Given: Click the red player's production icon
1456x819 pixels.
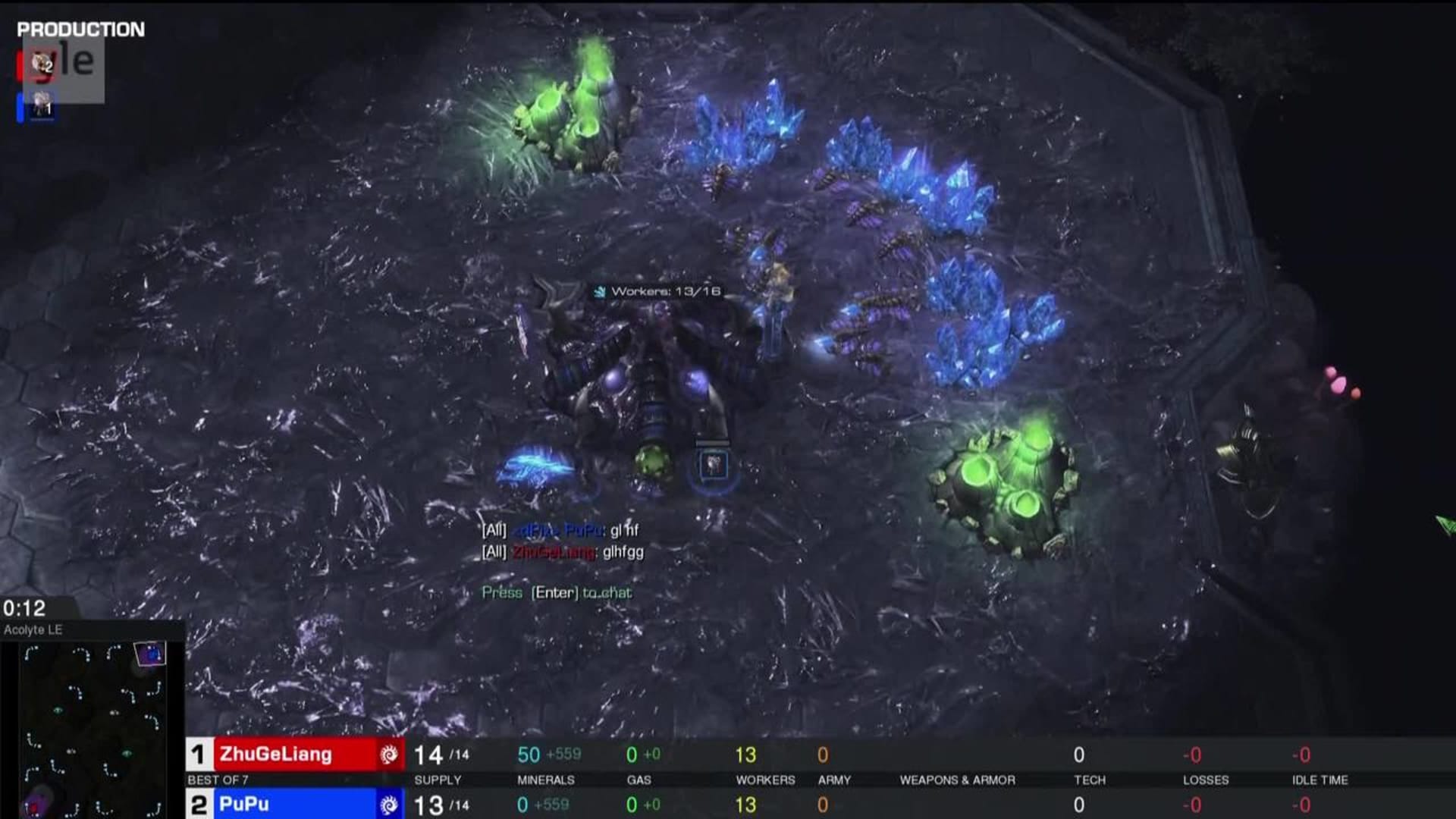Looking at the screenshot, I should pos(42,64).
